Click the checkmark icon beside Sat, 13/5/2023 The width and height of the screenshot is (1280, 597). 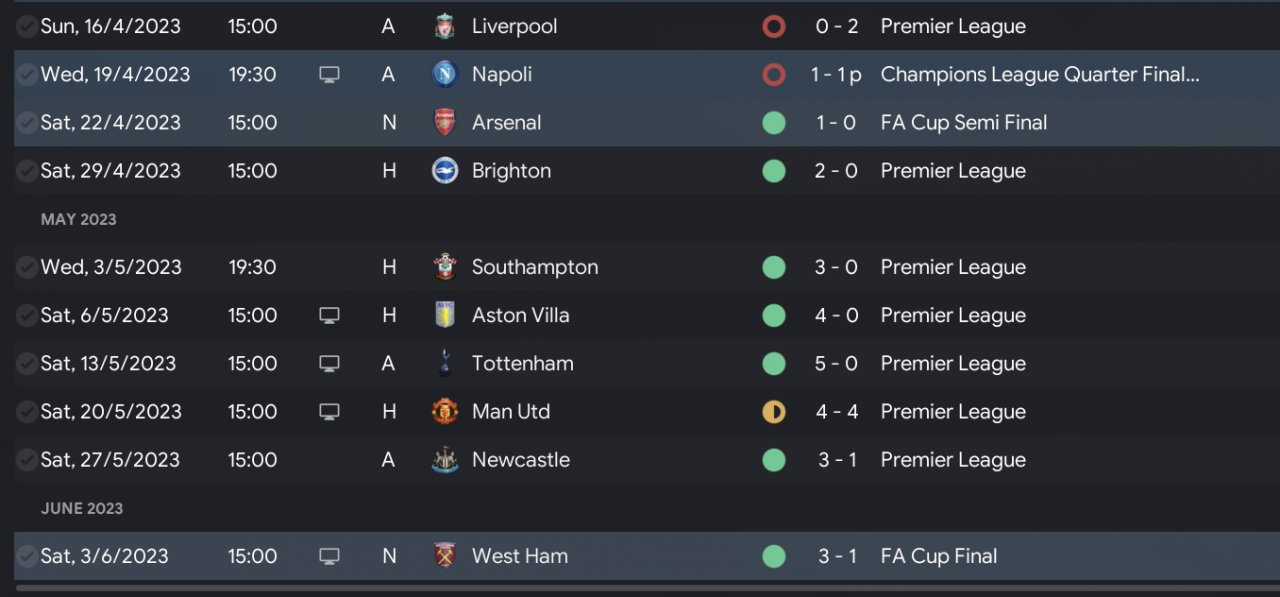tap(26, 363)
